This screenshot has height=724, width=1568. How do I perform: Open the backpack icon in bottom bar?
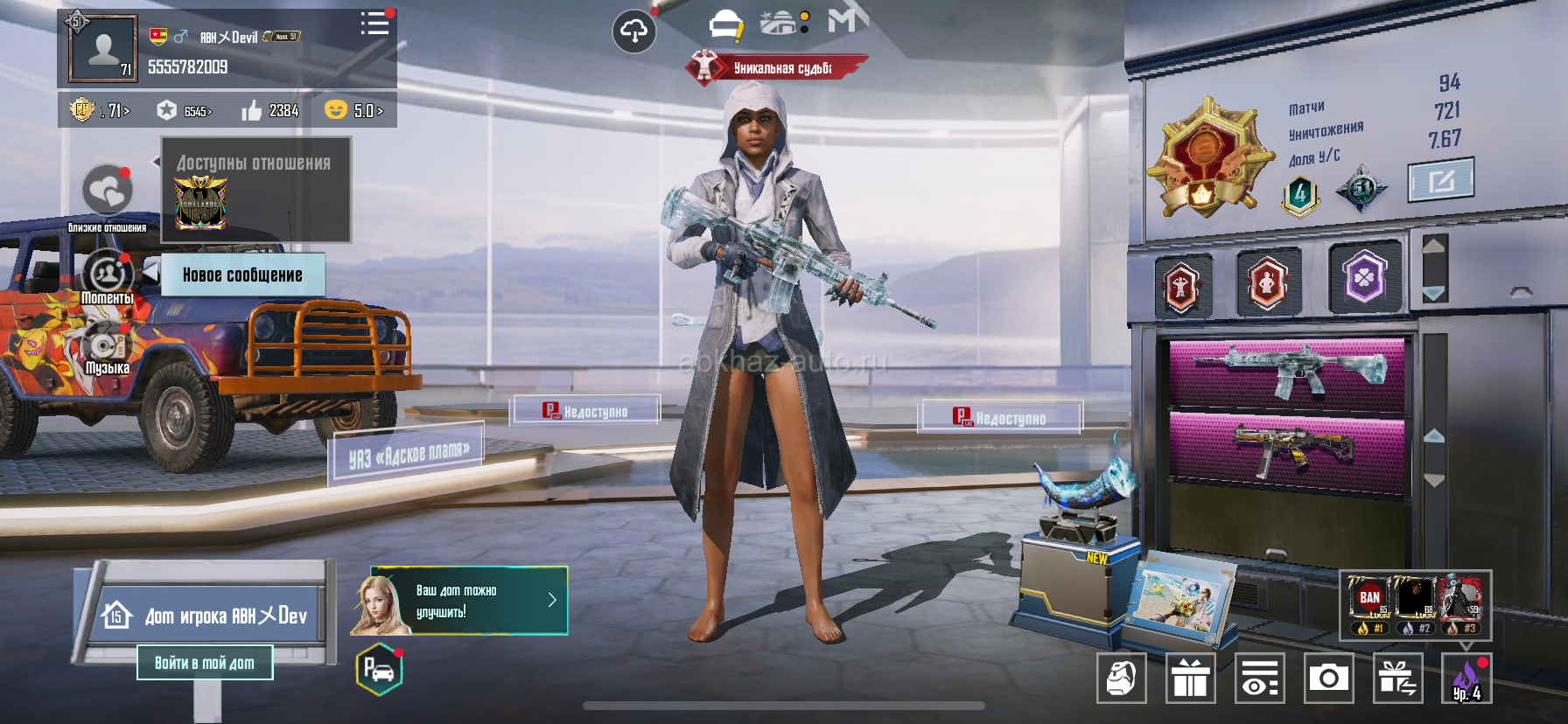(1122, 679)
